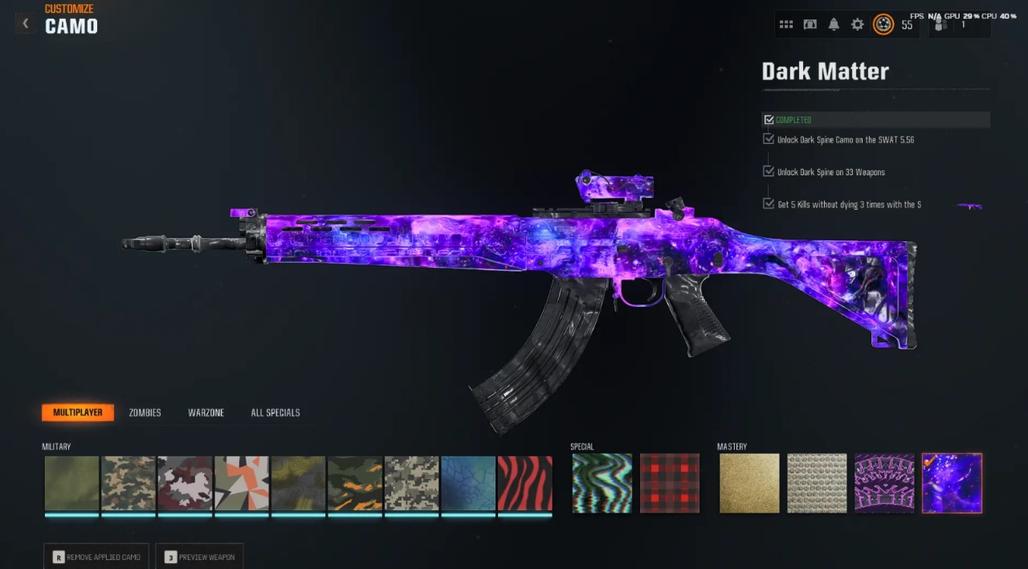Open the settings gear icon
This screenshot has height=569, width=1028.
[857, 24]
